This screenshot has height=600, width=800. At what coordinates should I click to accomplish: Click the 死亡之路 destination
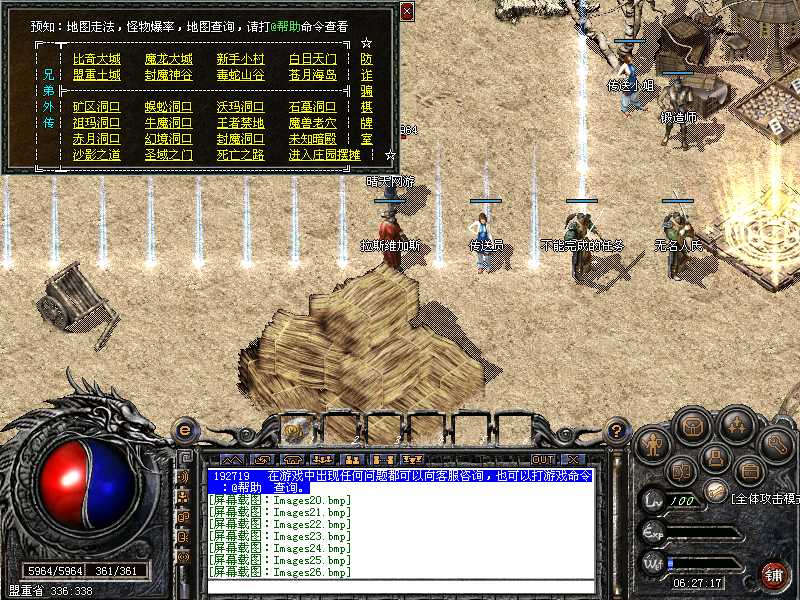click(x=240, y=155)
